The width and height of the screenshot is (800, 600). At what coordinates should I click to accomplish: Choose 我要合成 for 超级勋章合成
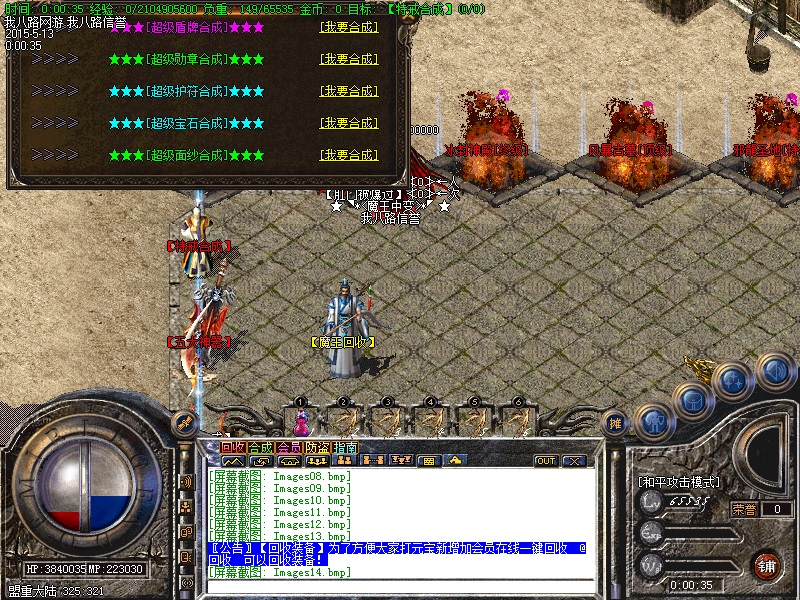(349, 60)
